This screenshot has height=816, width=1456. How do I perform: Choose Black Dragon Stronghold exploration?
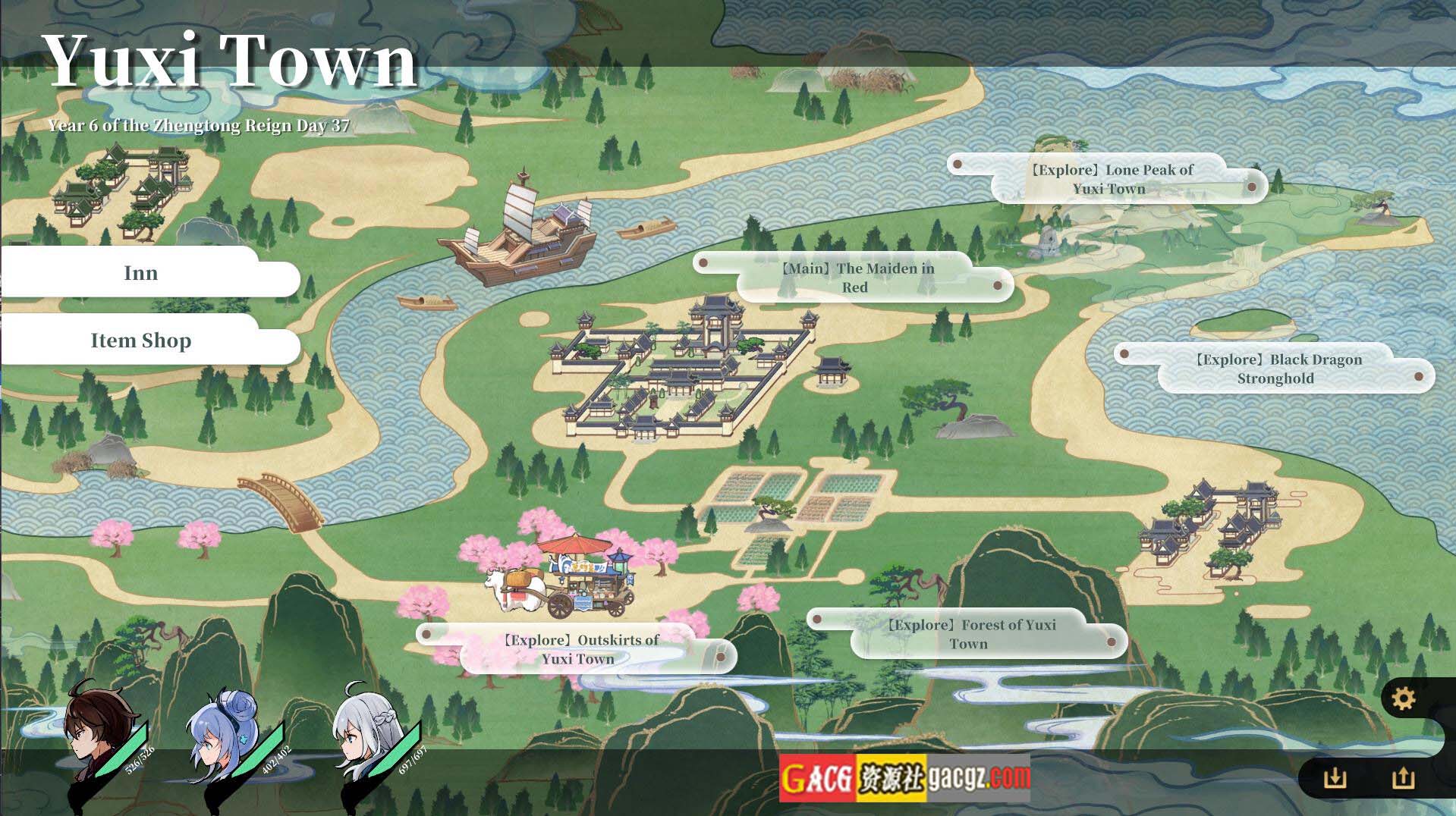1275,369
